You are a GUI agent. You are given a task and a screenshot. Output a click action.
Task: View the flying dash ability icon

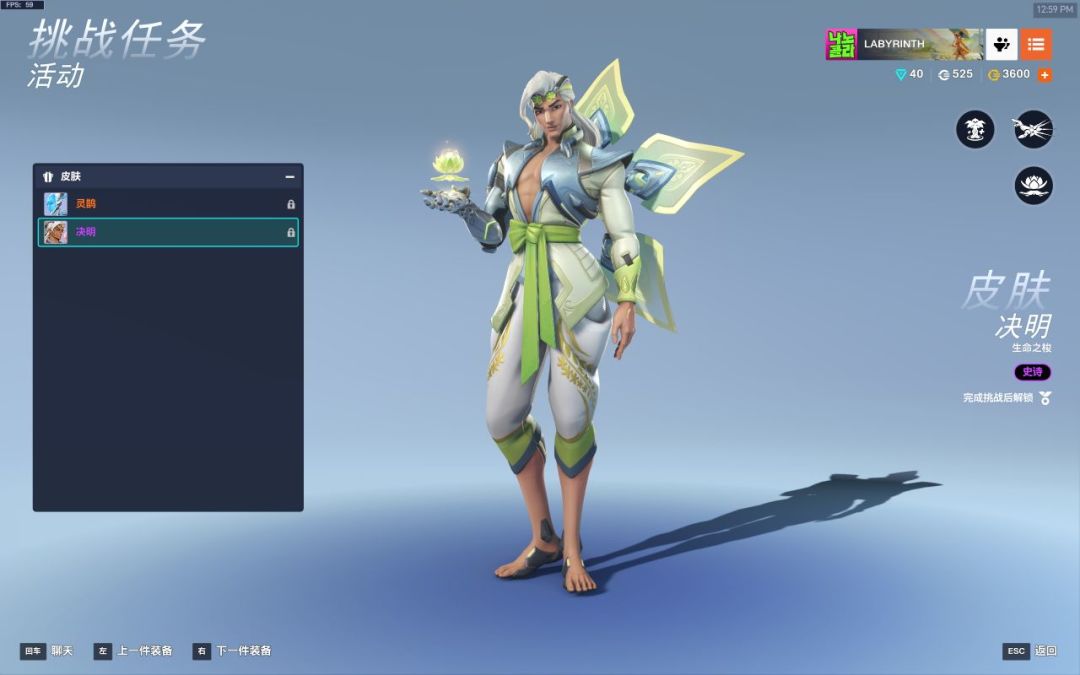1033,129
